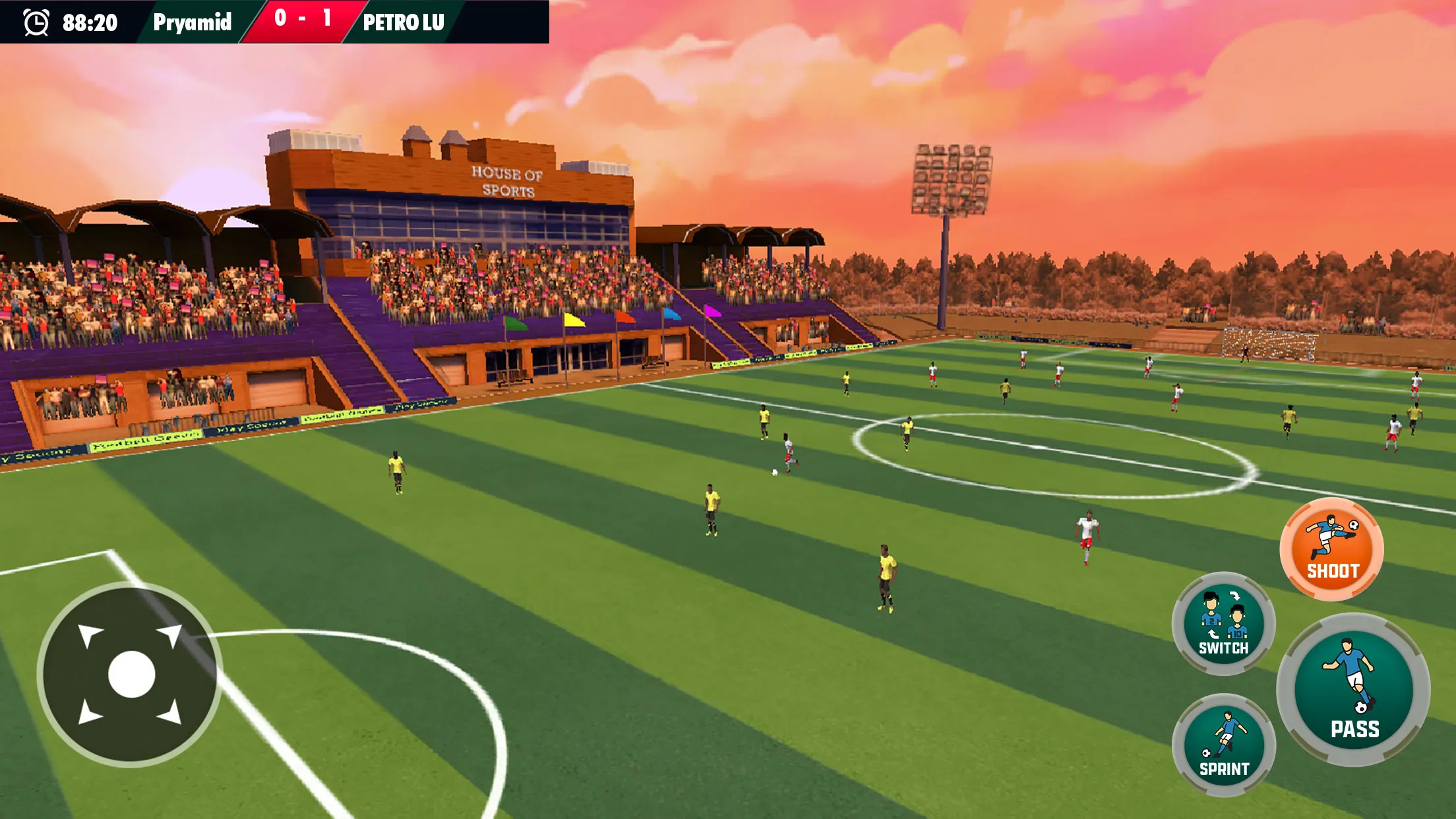This screenshot has height=819, width=1456.
Task: Tap the match timer showing 88:20
Action: click(x=88, y=23)
